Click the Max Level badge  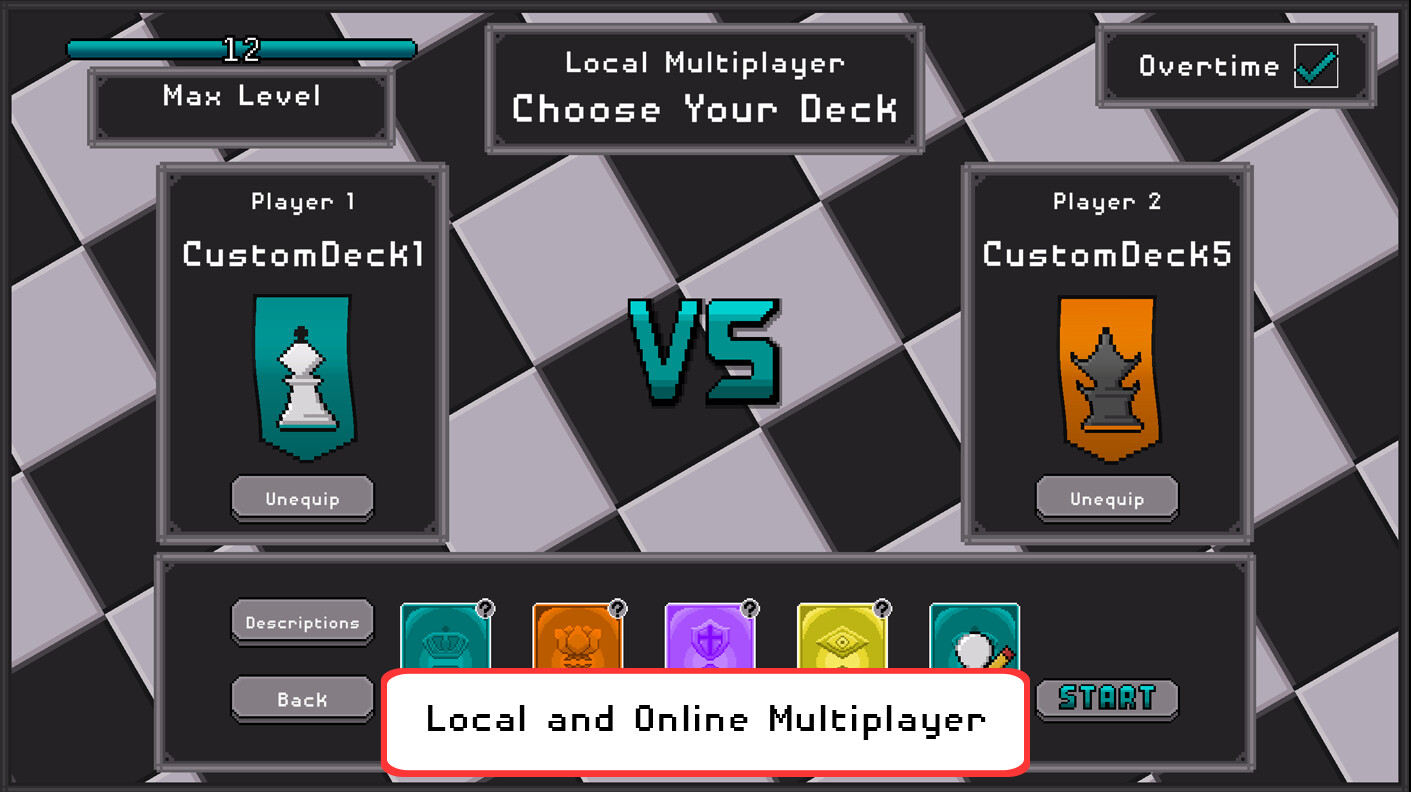240,96
